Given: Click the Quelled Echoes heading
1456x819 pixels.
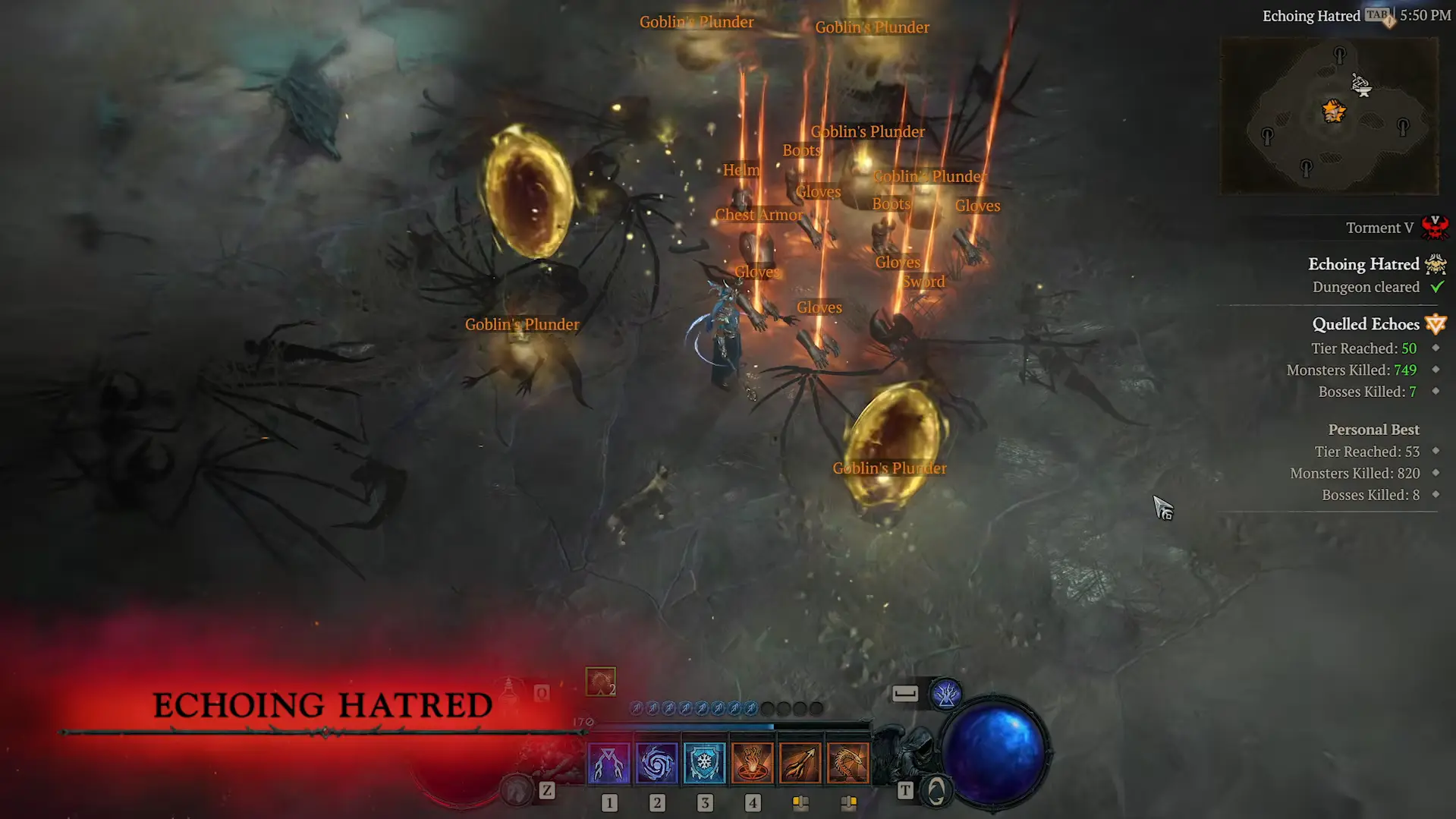Looking at the screenshot, I should point(1366,324).
